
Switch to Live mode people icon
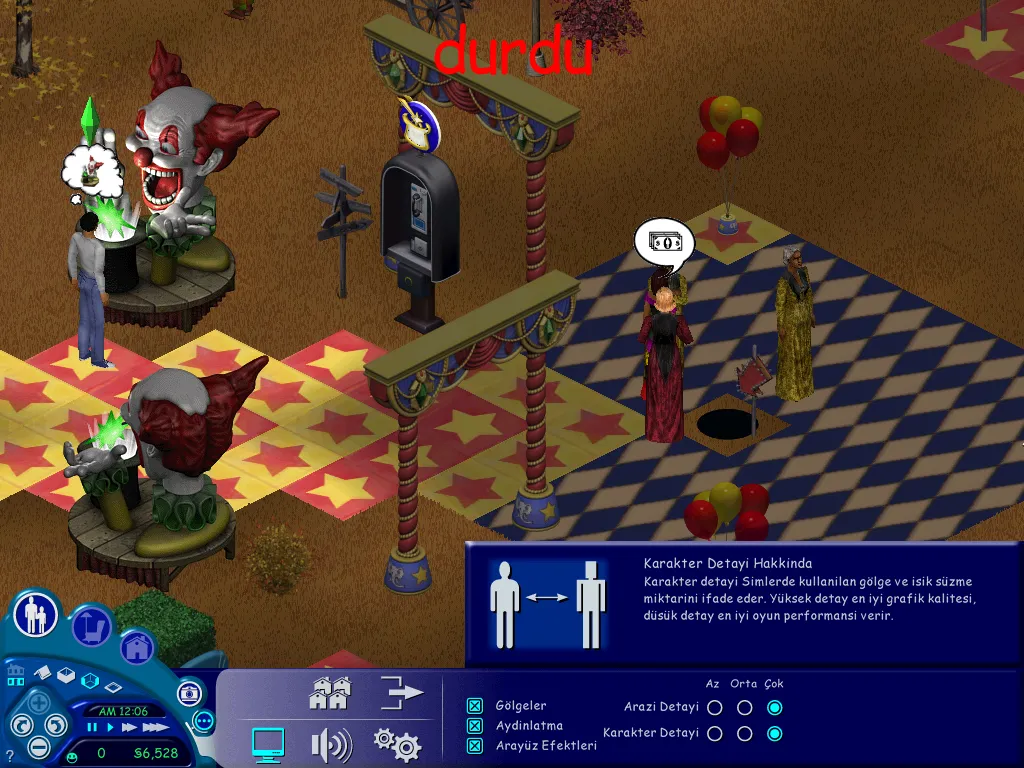click(x=36, y=614)
